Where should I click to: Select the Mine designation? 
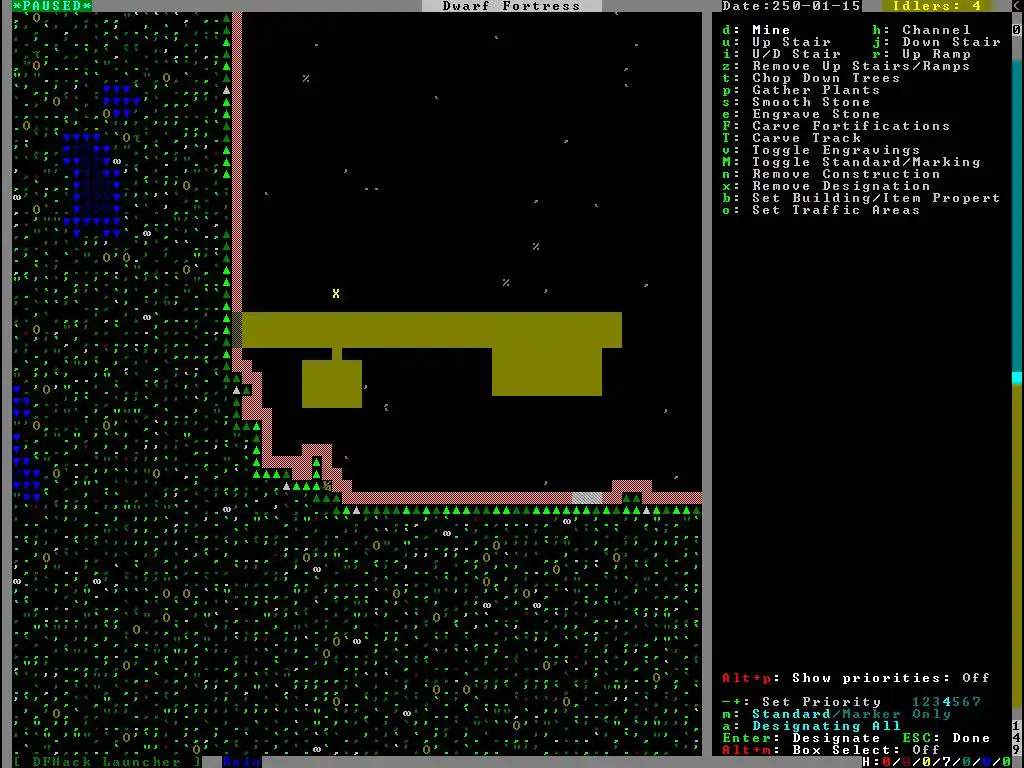[771, 30]
